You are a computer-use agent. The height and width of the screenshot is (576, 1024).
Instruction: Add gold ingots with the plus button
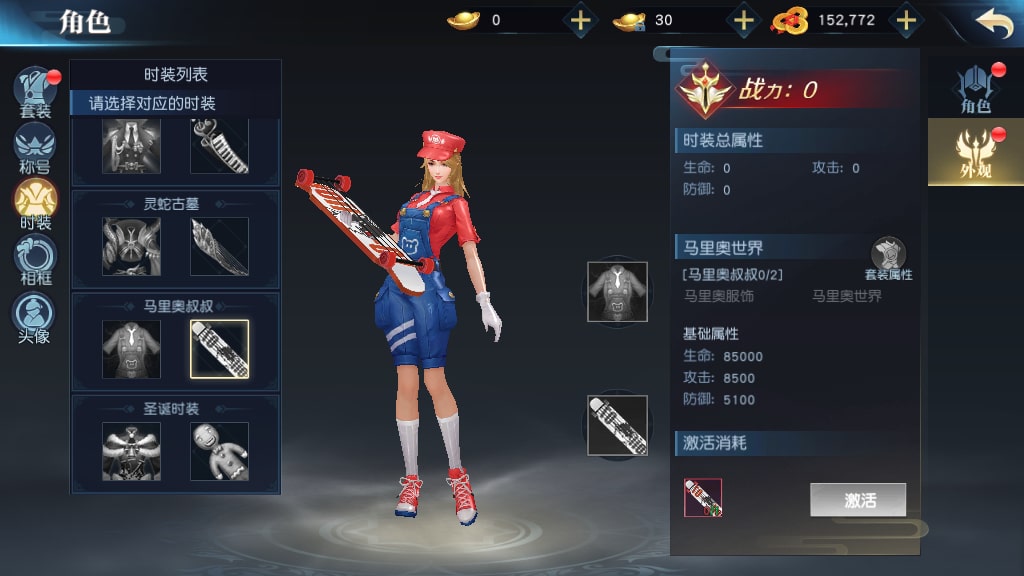tap(581, 20)
